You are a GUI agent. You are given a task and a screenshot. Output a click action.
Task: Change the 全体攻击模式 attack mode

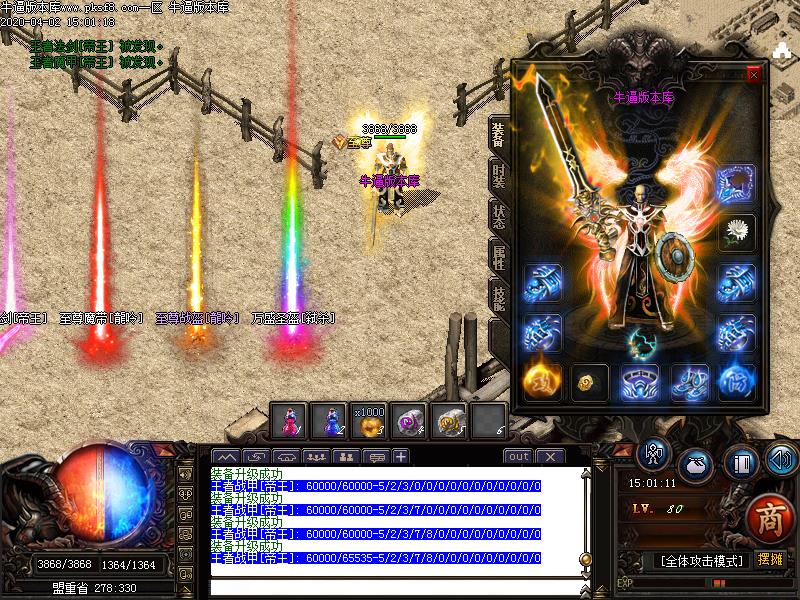[699, 560]
